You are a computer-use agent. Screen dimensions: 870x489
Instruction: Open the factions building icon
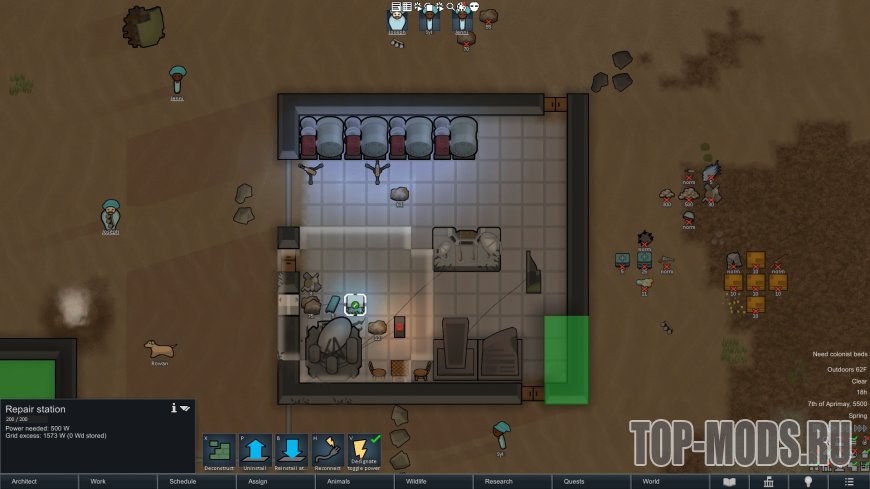point(768,481)
